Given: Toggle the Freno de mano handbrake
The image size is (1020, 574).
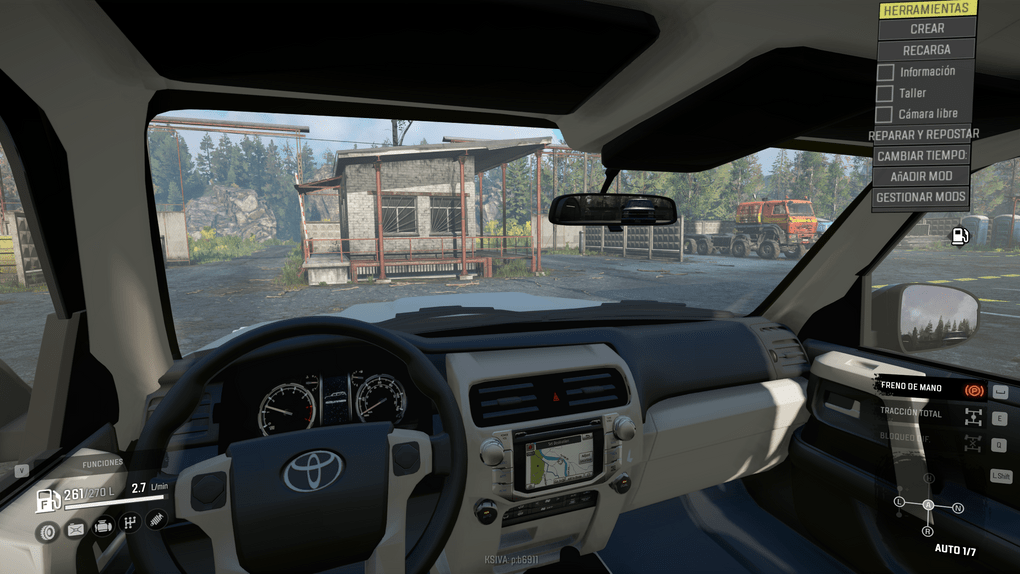Looking at the screenshot, I should (973, 388).
